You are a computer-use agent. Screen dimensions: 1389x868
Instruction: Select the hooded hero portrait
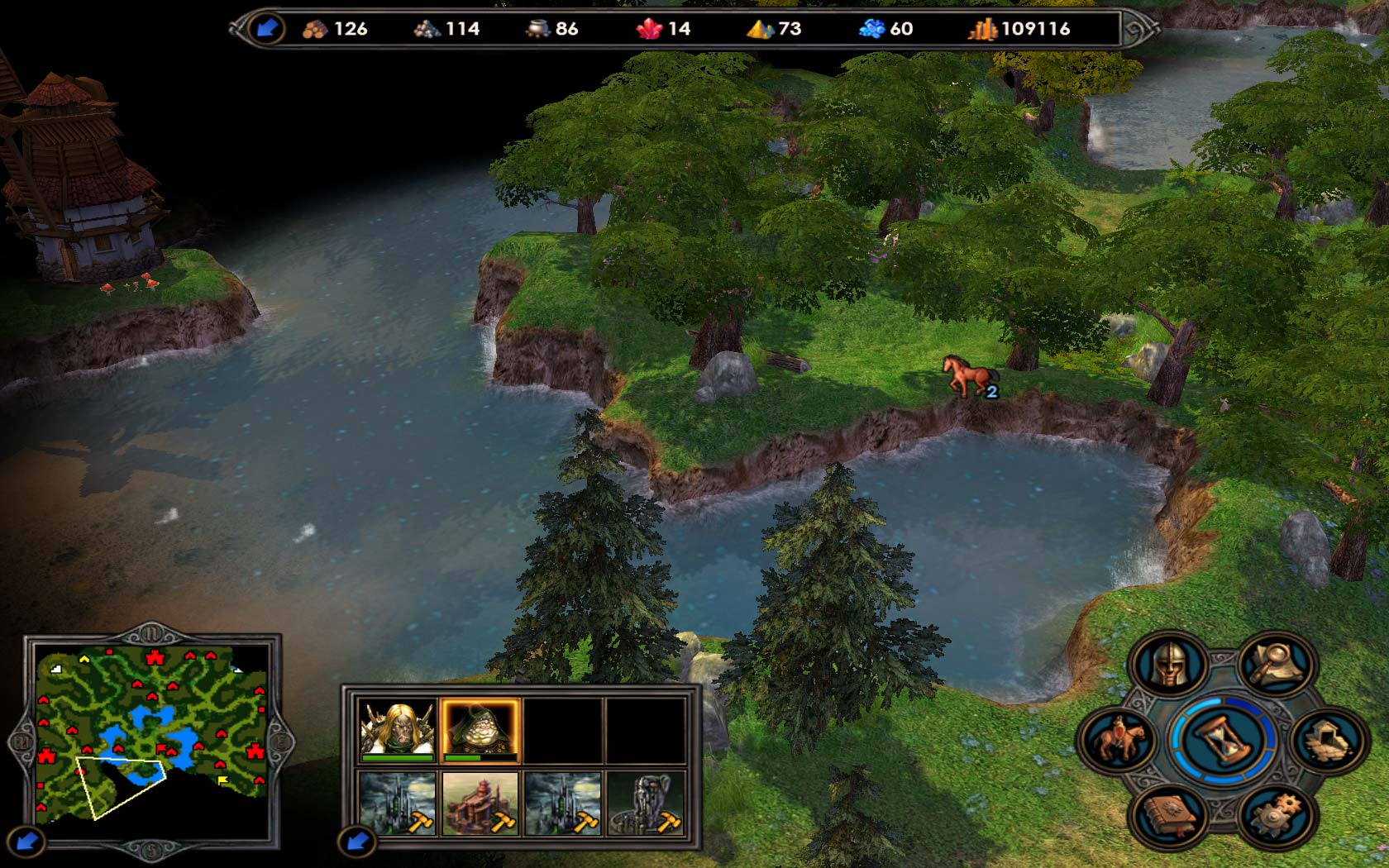pos(480,730)
